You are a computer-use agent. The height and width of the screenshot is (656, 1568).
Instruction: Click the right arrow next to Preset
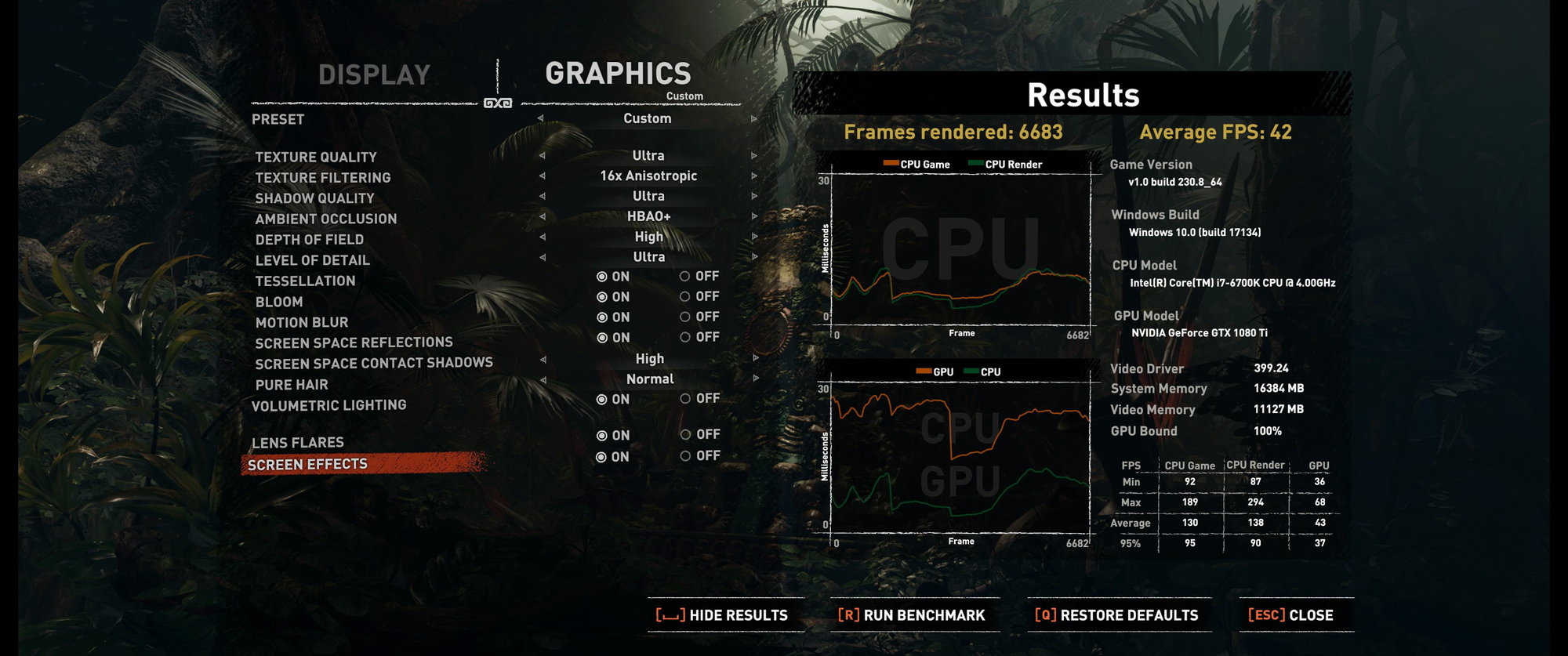[754, 119]
